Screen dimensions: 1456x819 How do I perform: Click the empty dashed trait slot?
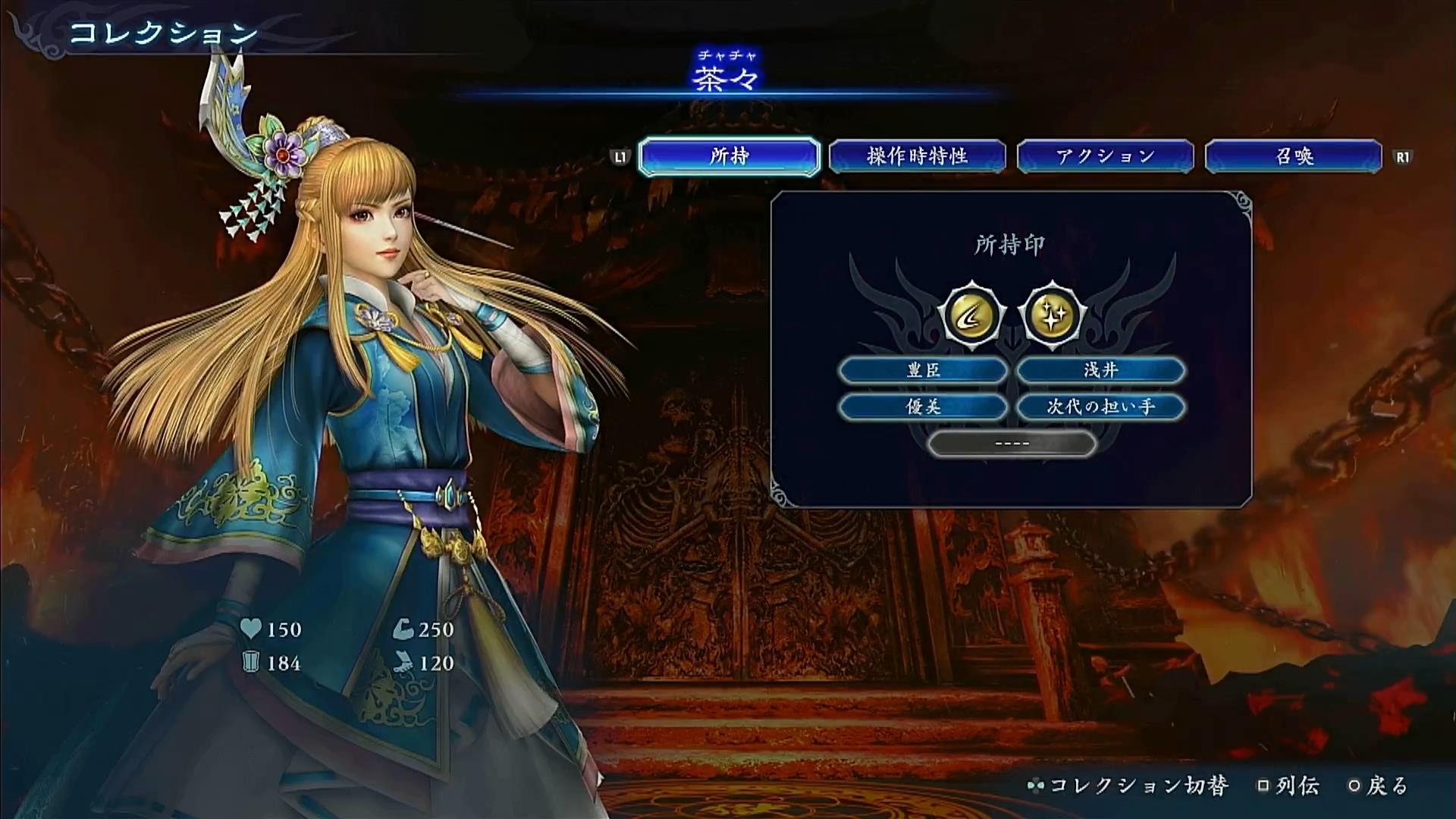pyautogui.click(x=1012, y=444)
